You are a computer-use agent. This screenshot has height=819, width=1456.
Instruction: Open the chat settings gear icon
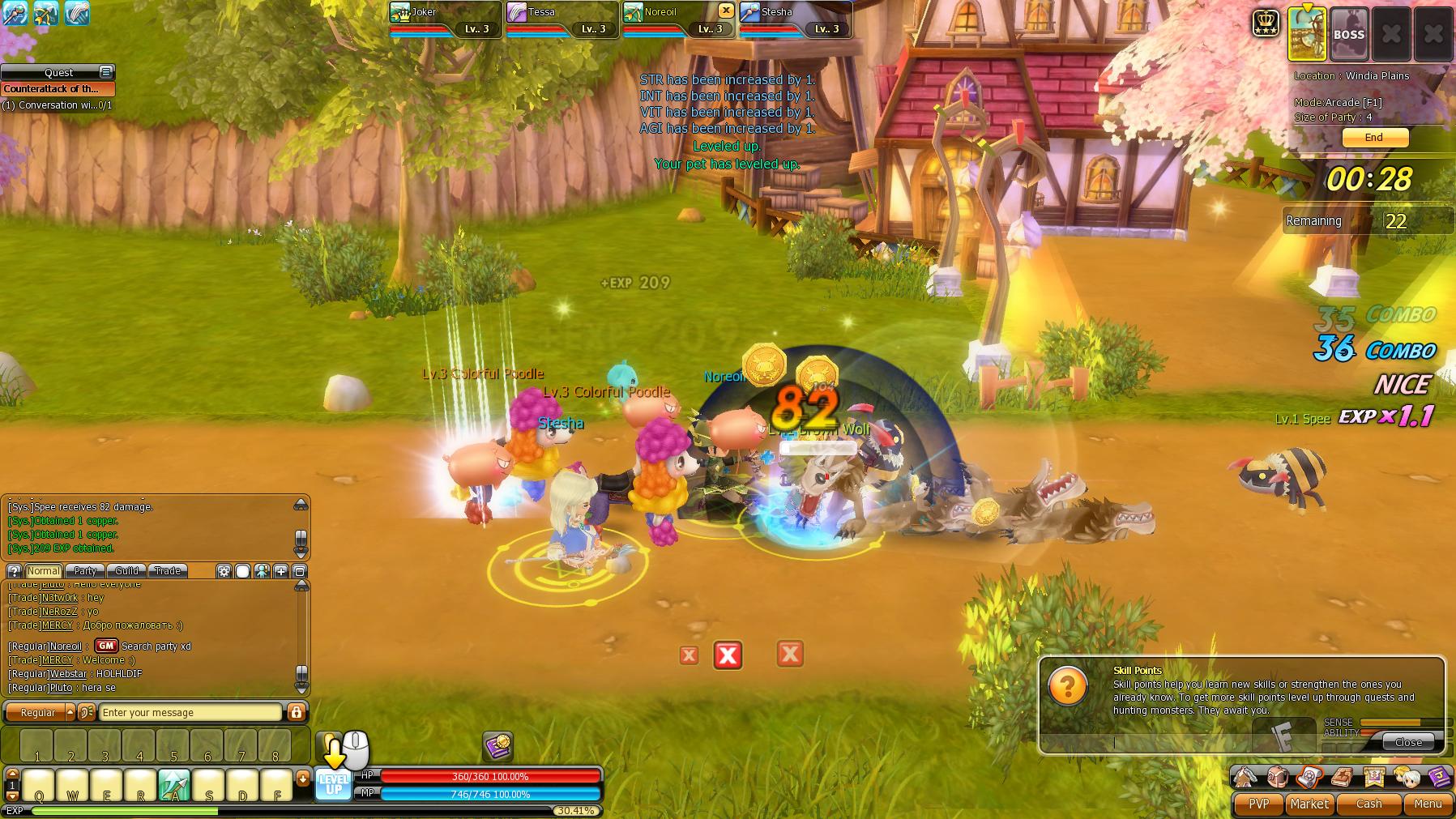click(x=224, y=571)
